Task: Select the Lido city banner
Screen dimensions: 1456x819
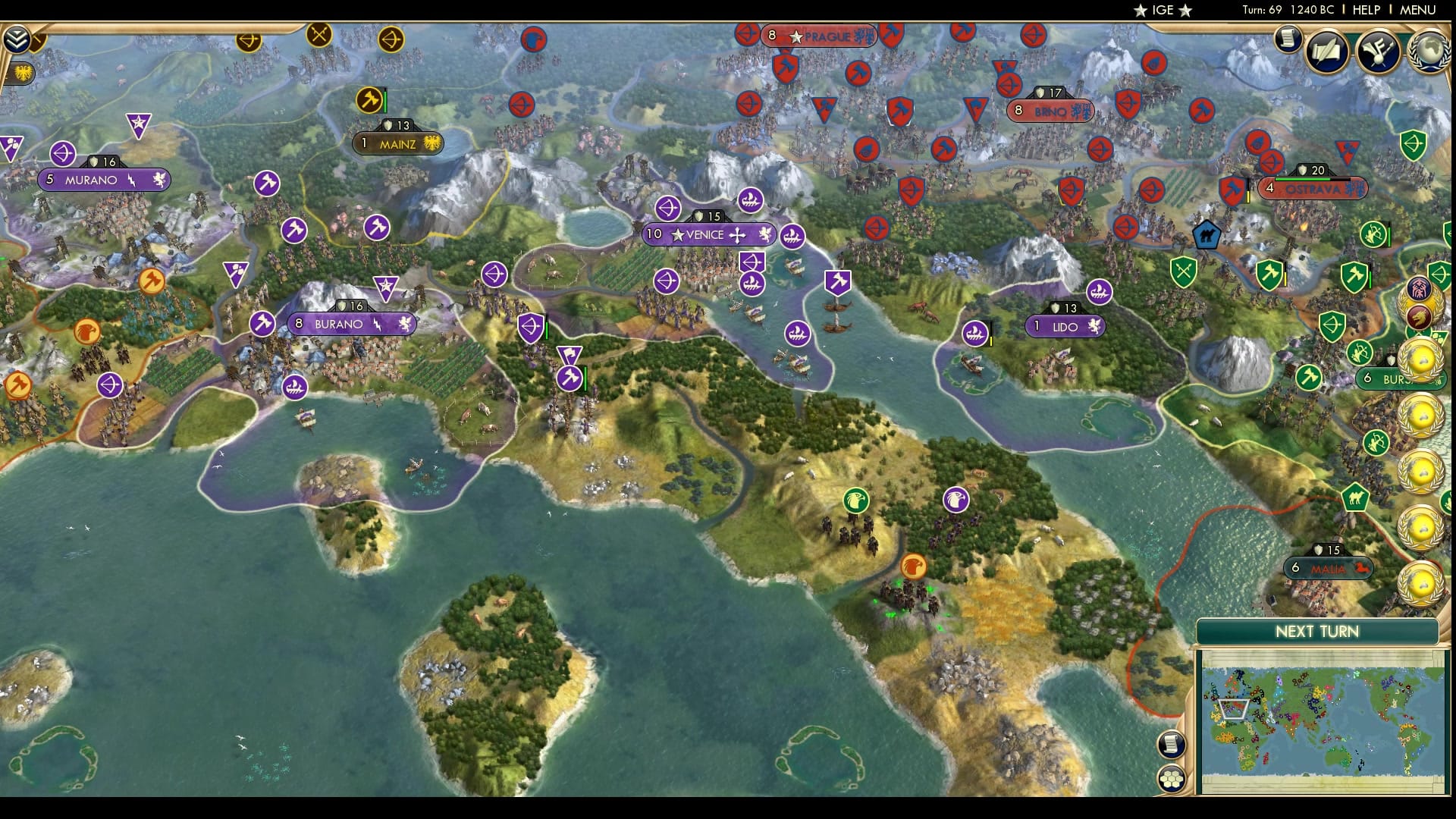Action: pyautogui.click(x=1065, y=327)
